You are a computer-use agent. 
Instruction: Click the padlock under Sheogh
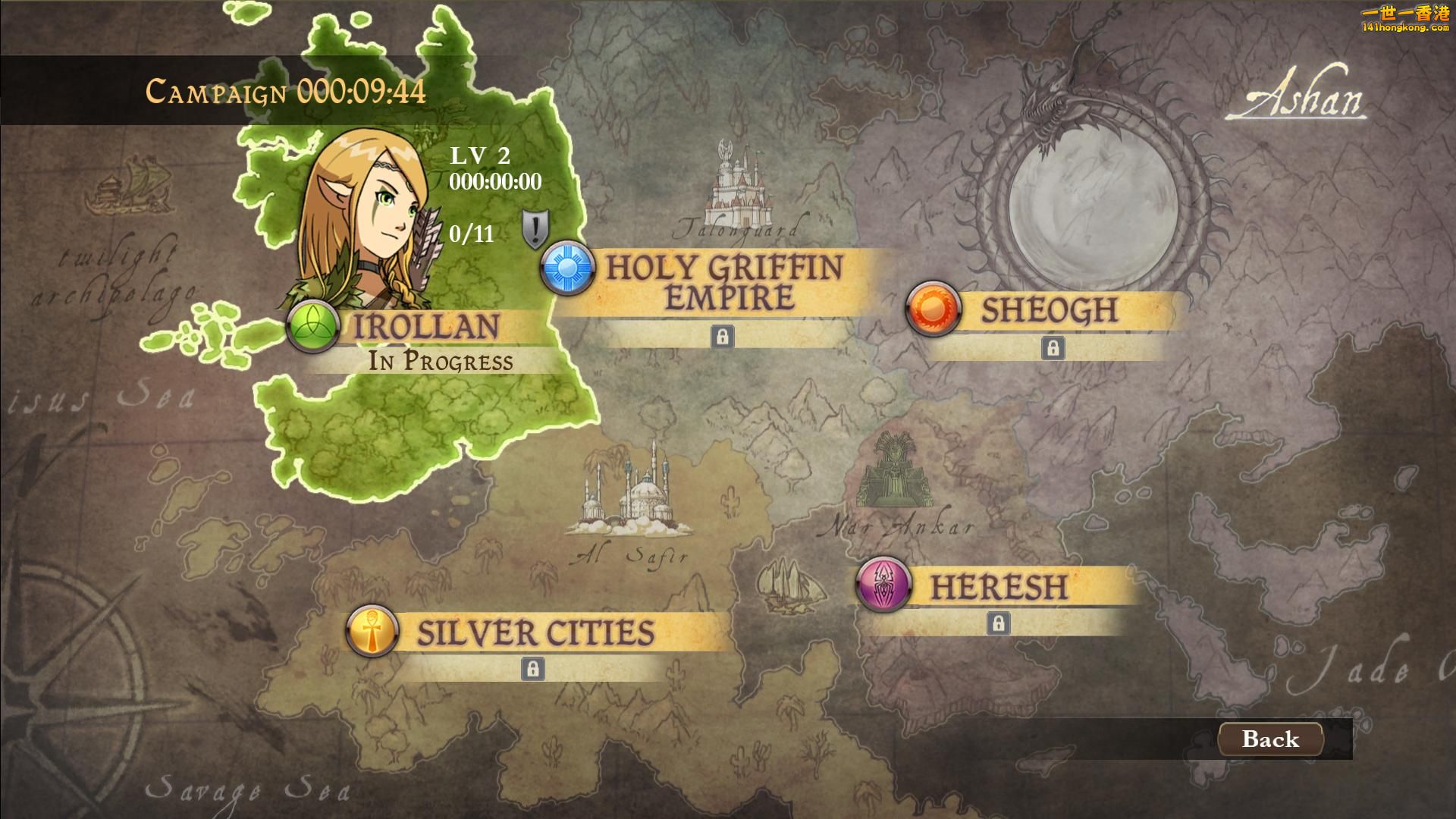pos(1052,348)
